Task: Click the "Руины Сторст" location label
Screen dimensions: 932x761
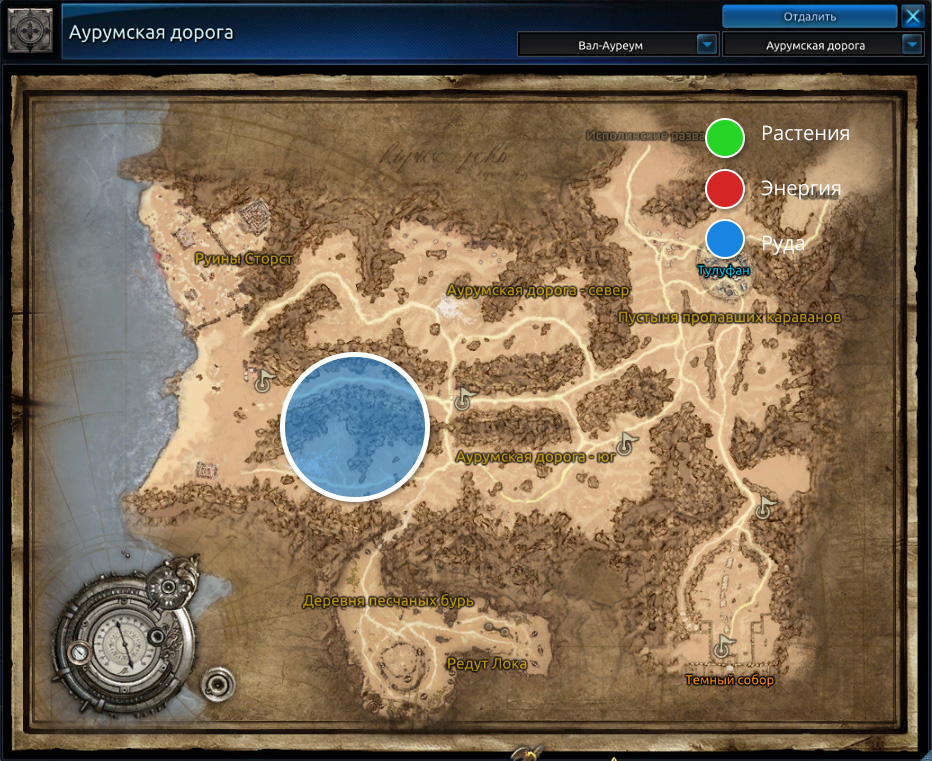Action: 243,259
